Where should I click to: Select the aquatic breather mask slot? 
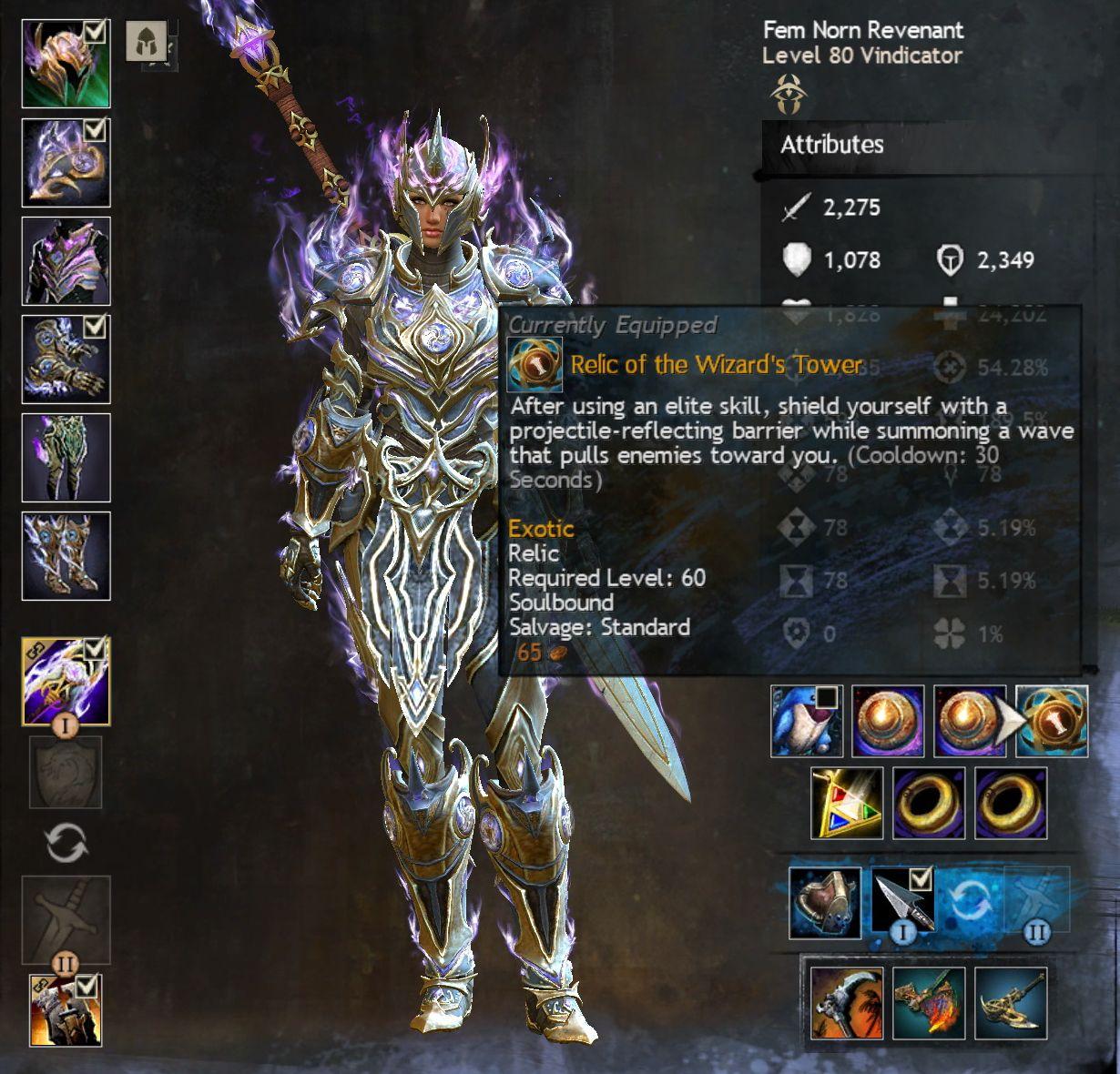[825, 903]
